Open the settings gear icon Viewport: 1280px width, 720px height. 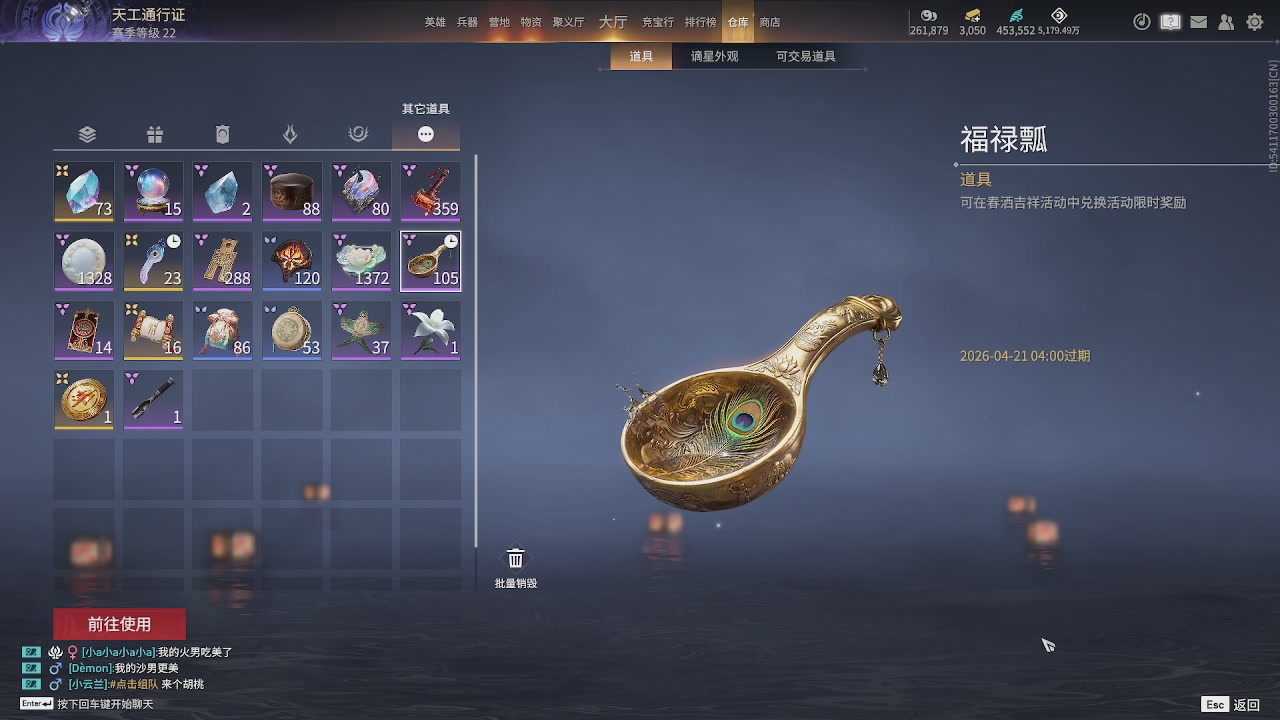(x=1254, y=21)
